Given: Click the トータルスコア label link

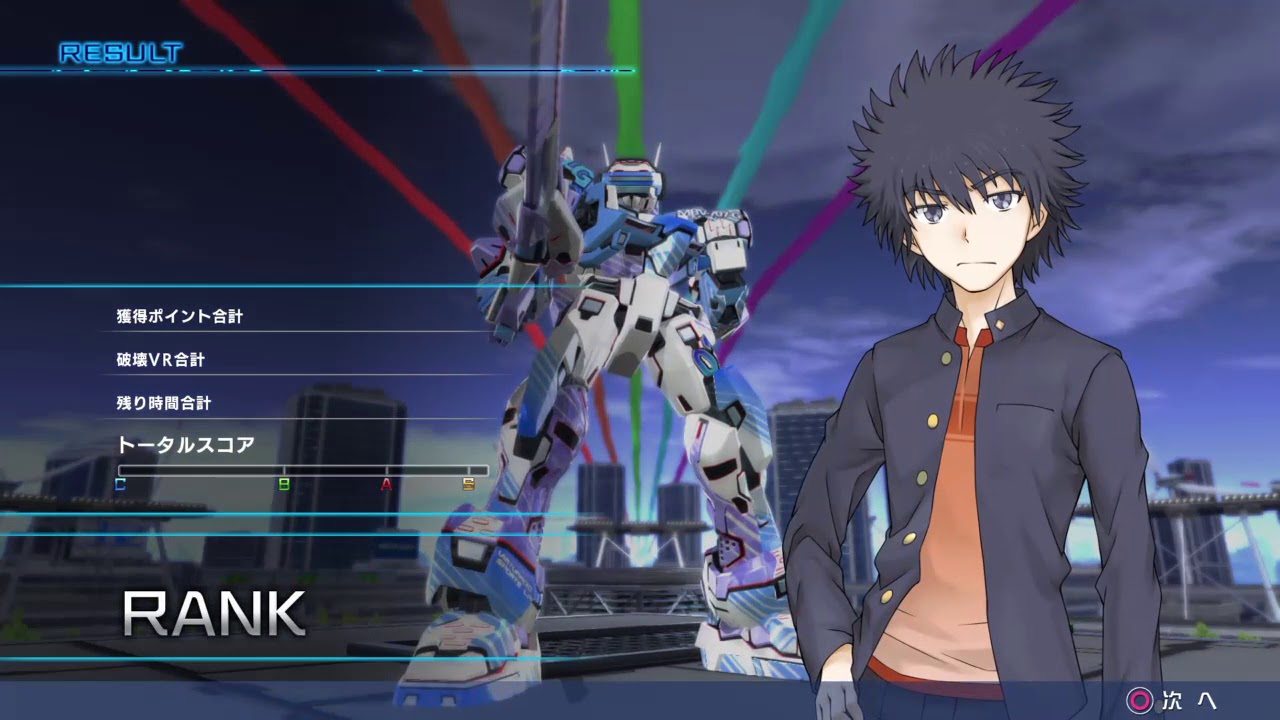Looking at the screenshot, I should (x=185, y=446).
